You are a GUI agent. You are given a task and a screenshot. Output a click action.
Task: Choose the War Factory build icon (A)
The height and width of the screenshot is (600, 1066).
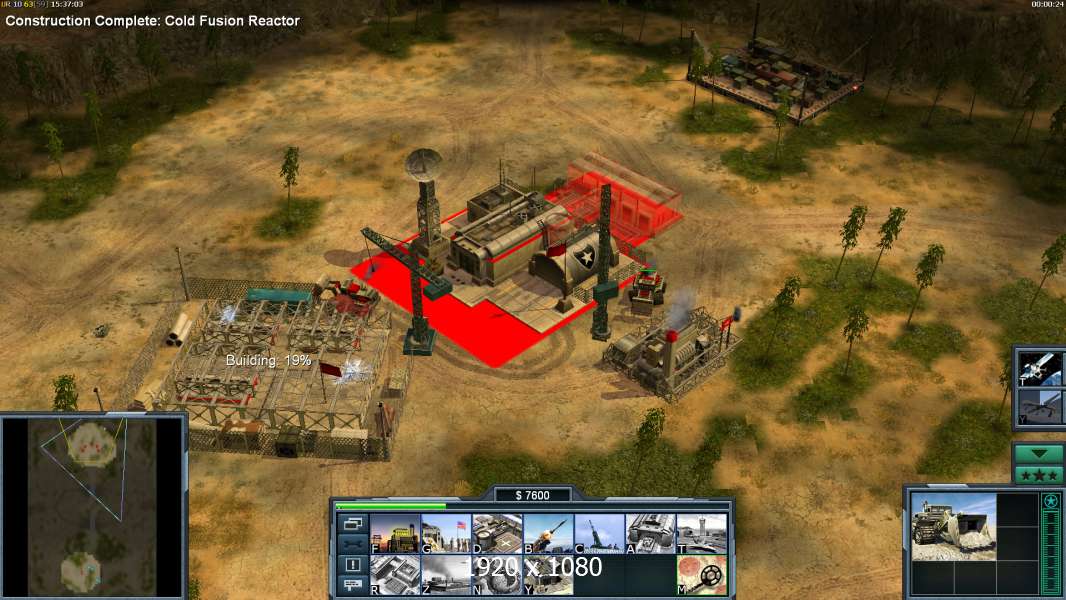[650, 533]
